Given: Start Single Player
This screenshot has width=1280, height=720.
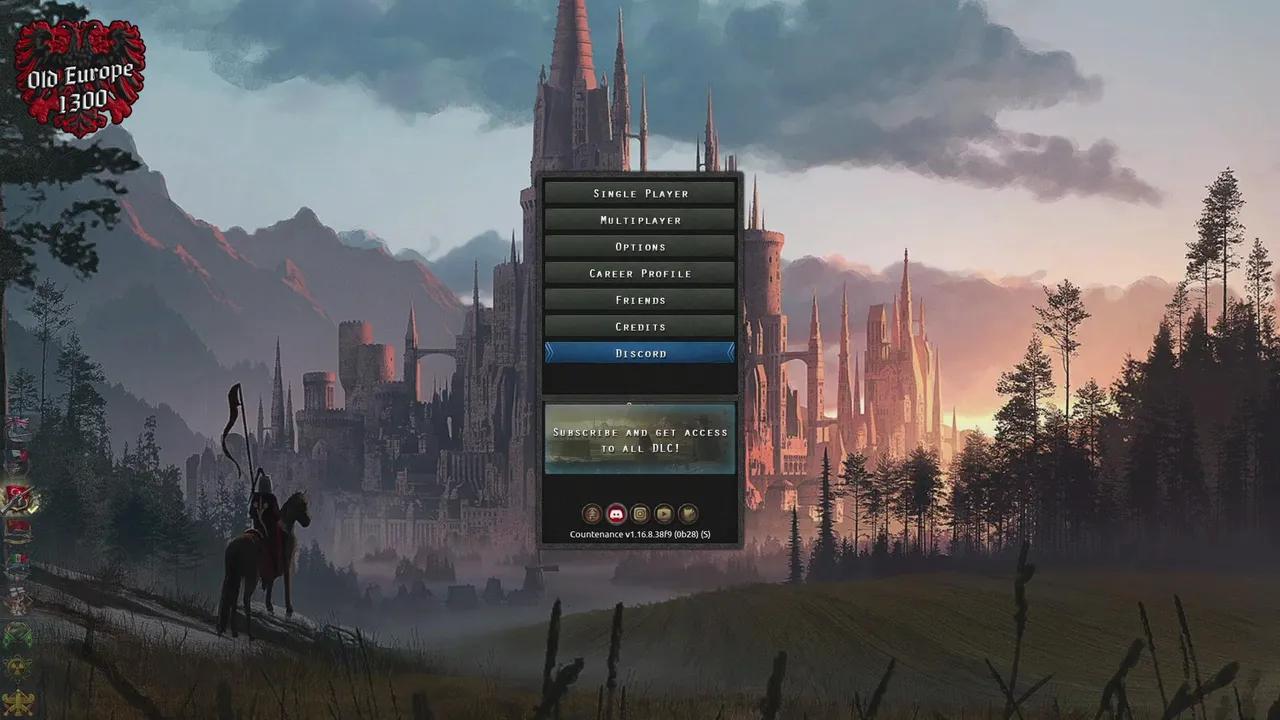Looking at the screenshot, I should pos(640,193).
